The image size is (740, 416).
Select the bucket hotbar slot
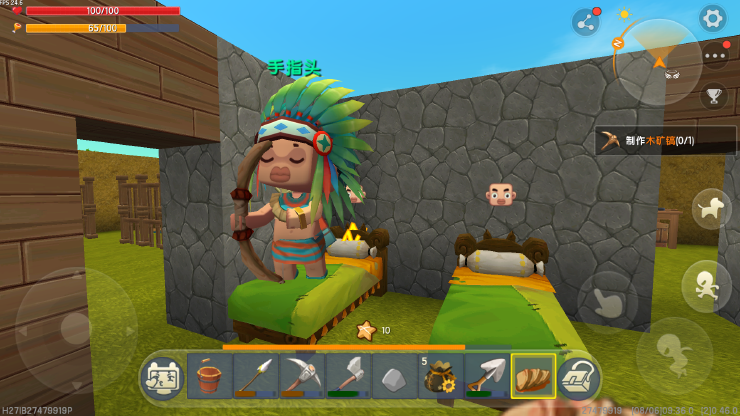point(209,376)
